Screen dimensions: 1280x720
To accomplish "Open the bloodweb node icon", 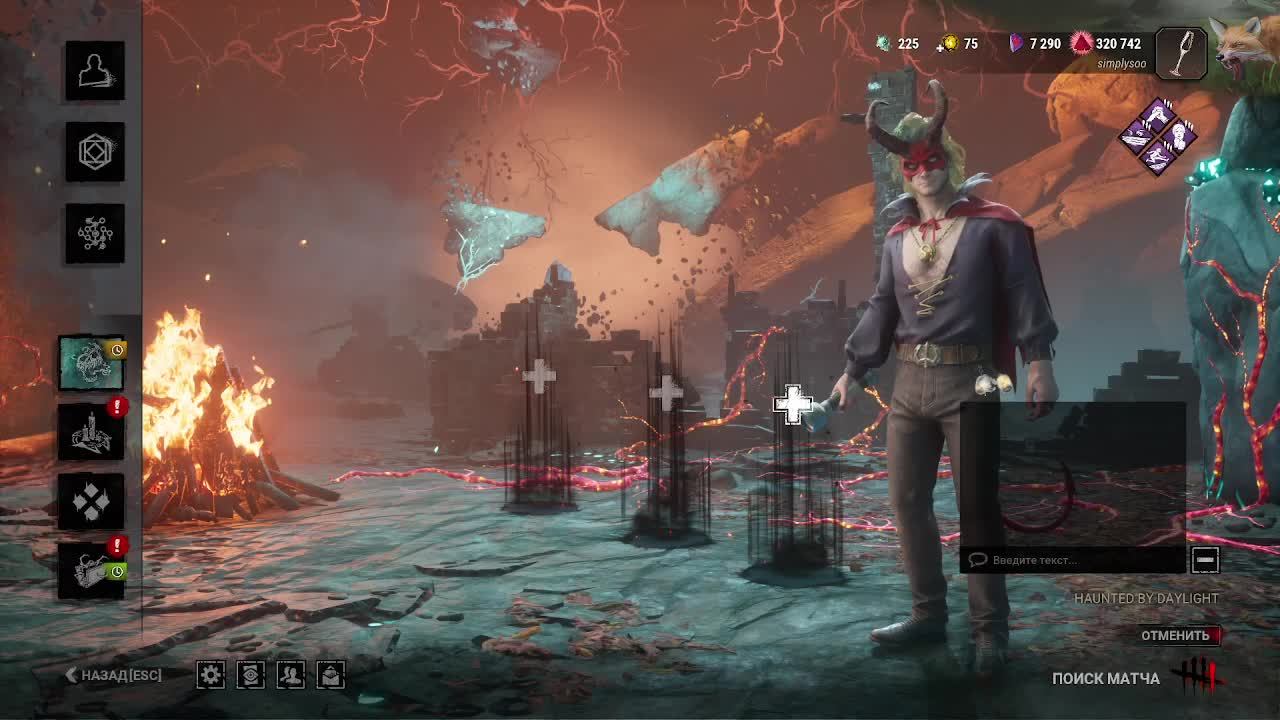I will click(95, 233).
